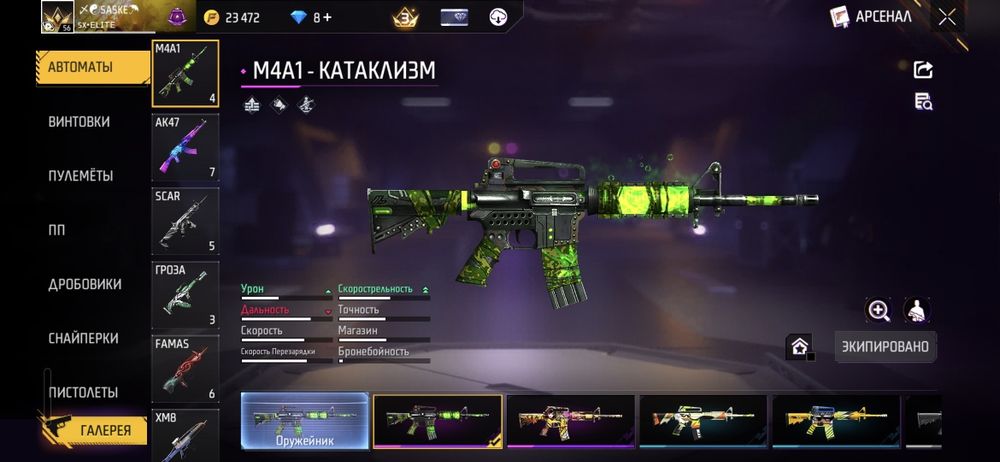The height and width of the screenshot is (462, 1000).
Task: Open the Винтовки weapon category
Action: [x=79, y=122]
